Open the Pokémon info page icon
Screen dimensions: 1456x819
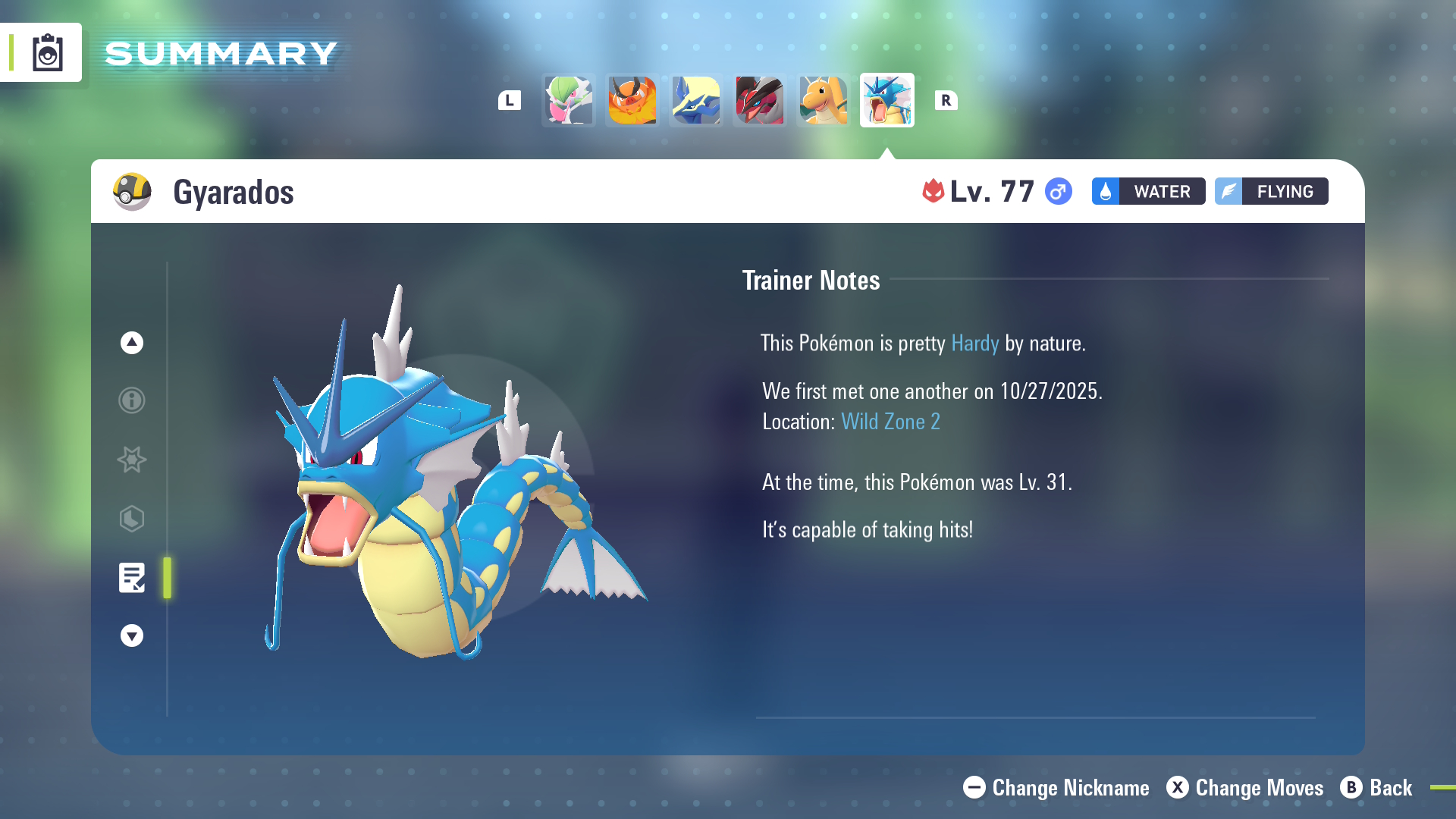(131, 400)
